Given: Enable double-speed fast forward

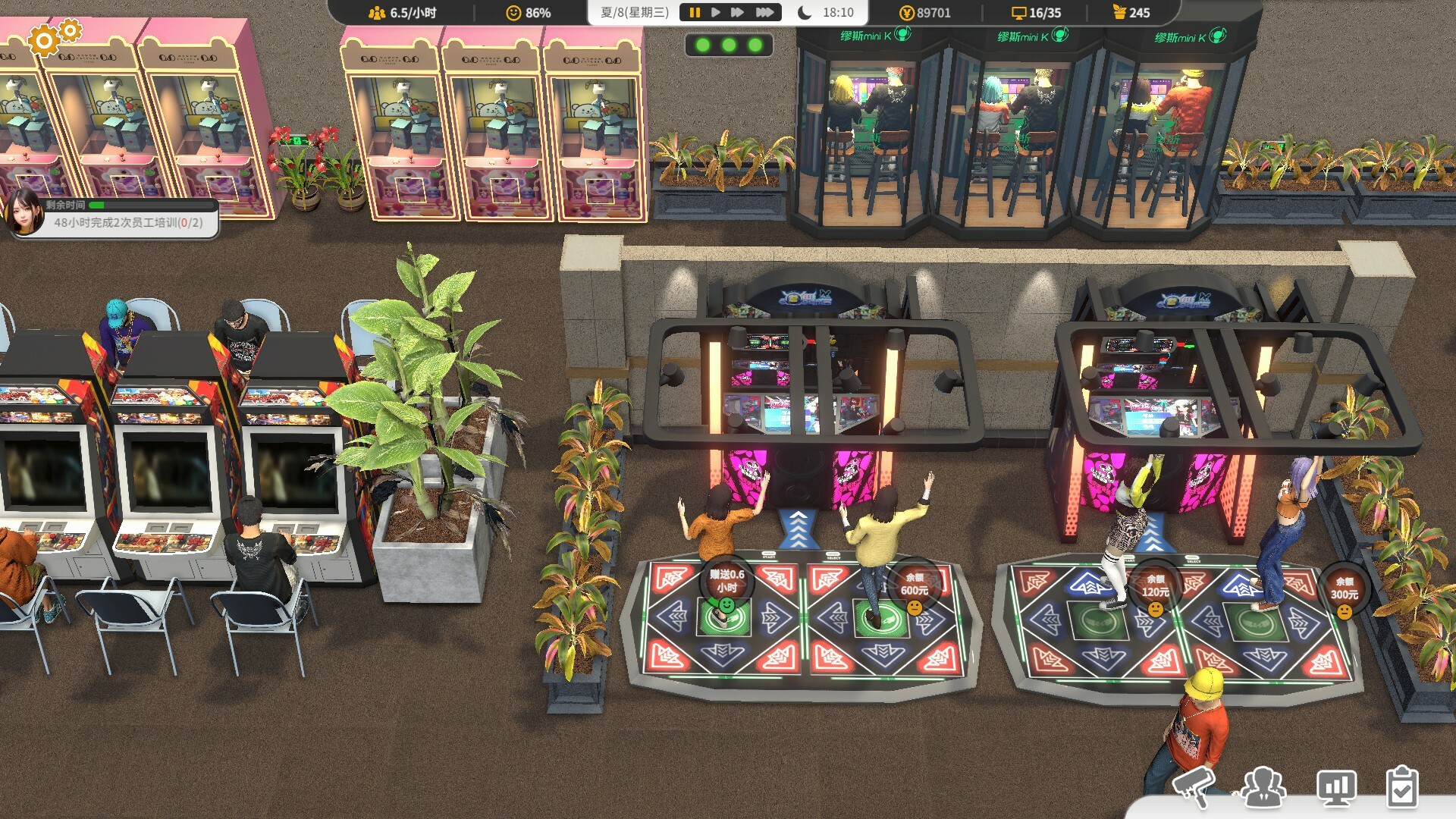Looking at the screenshot, I should click(x=737, y=11).
